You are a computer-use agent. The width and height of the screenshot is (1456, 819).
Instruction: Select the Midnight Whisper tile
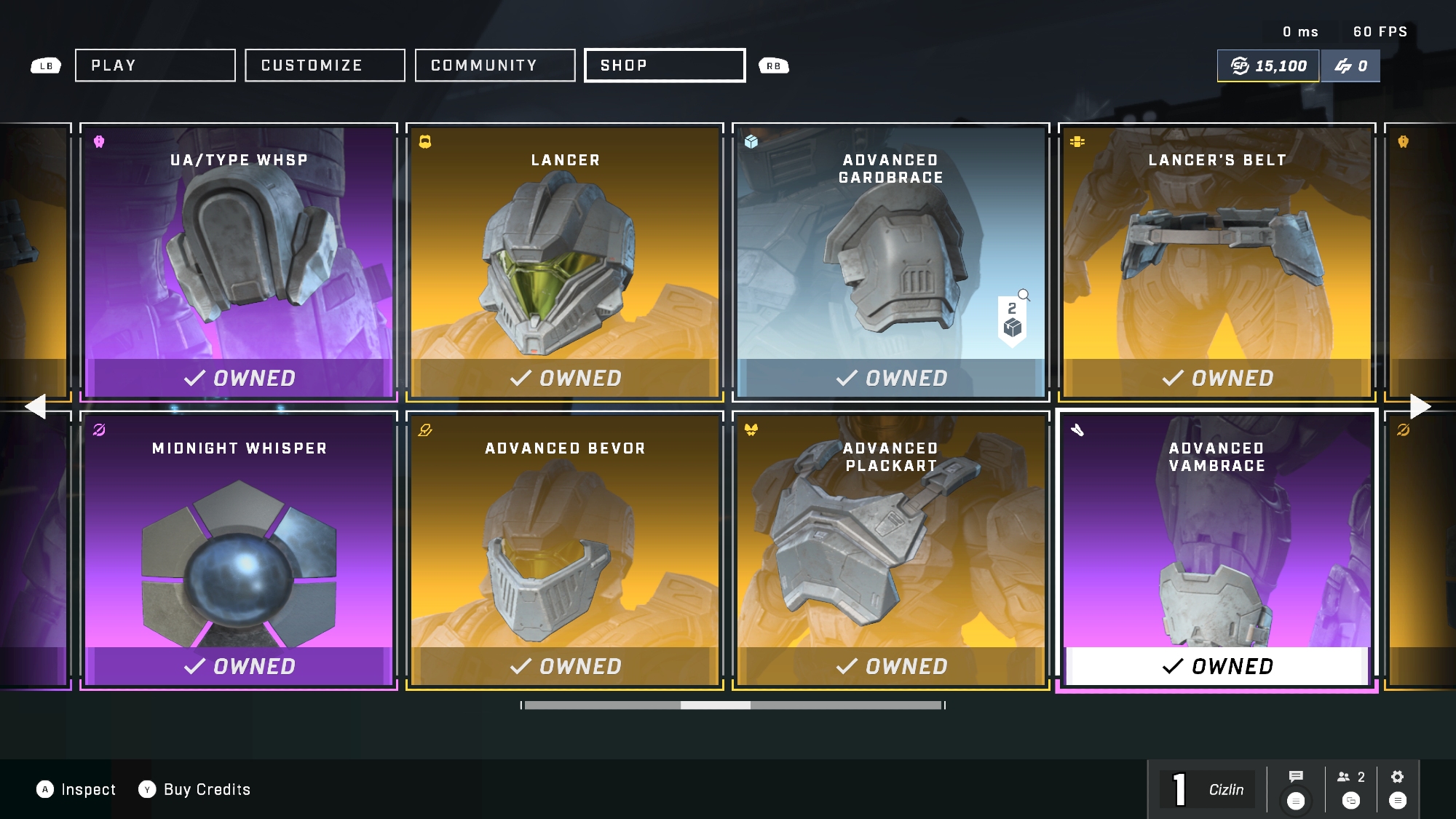pyautogui.click(x=239, y=550)
